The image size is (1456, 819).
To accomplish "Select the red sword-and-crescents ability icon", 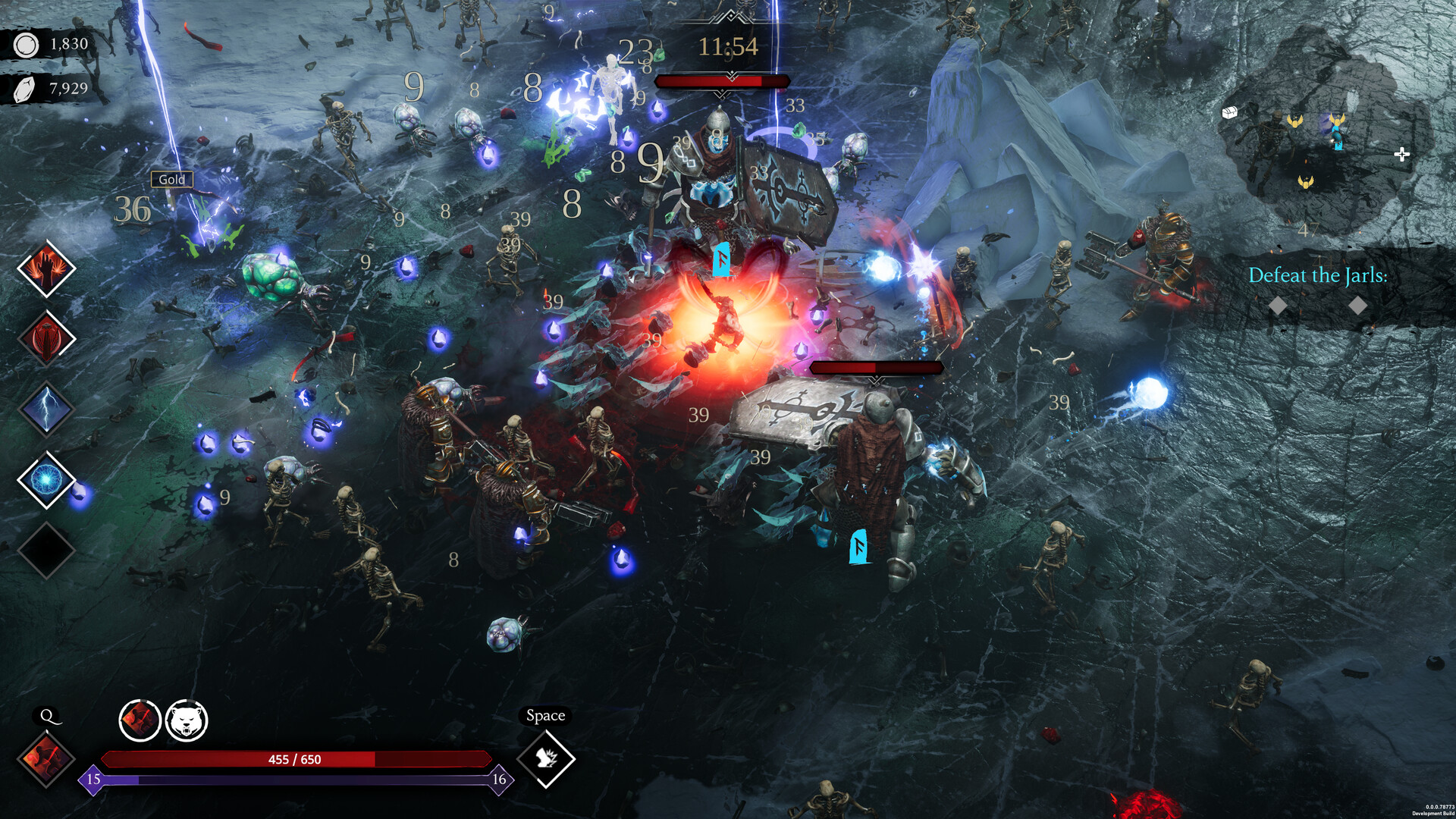I will click(x=46, y=339).
